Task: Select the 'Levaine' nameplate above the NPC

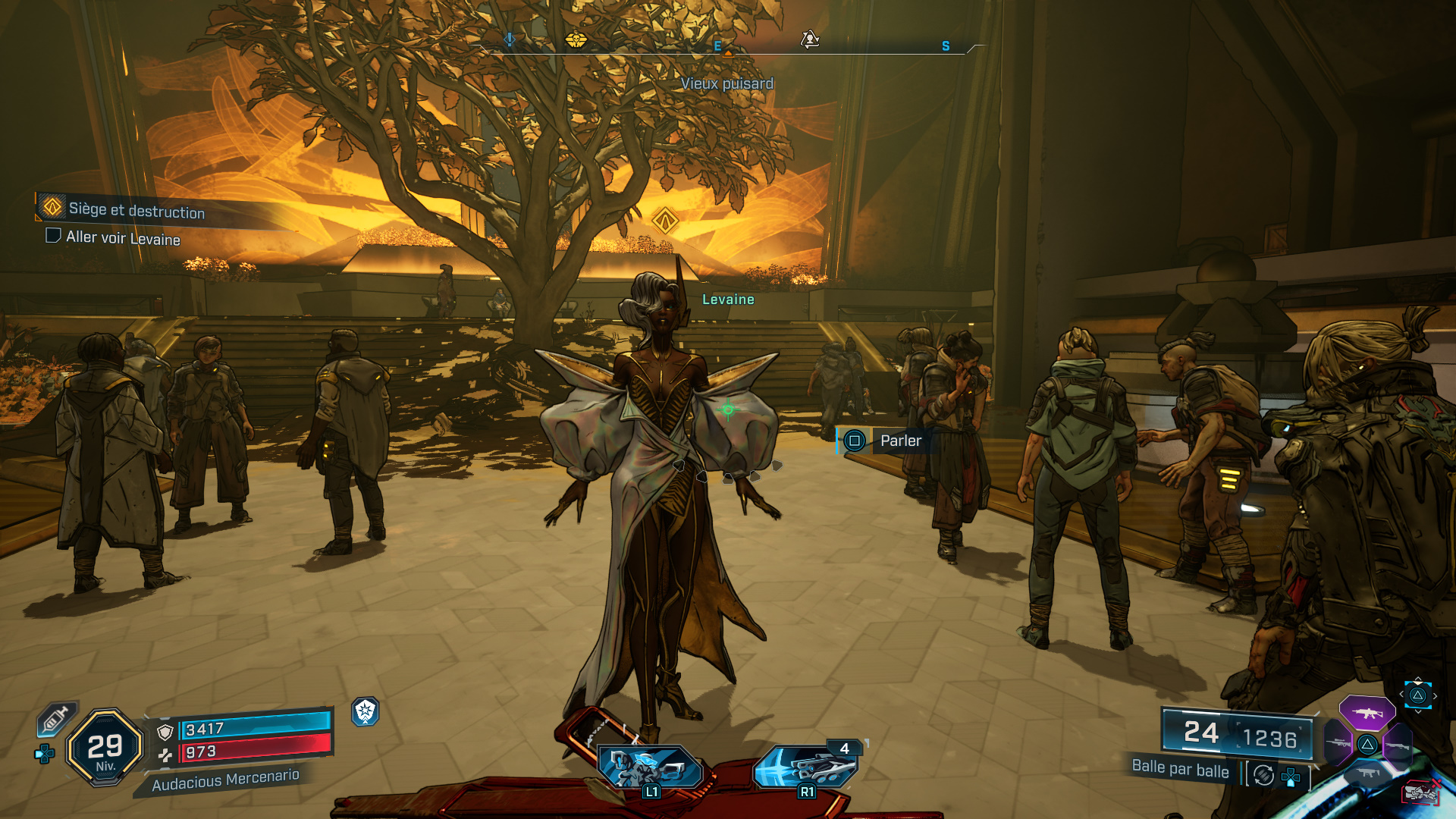Action: coord(728,300)
